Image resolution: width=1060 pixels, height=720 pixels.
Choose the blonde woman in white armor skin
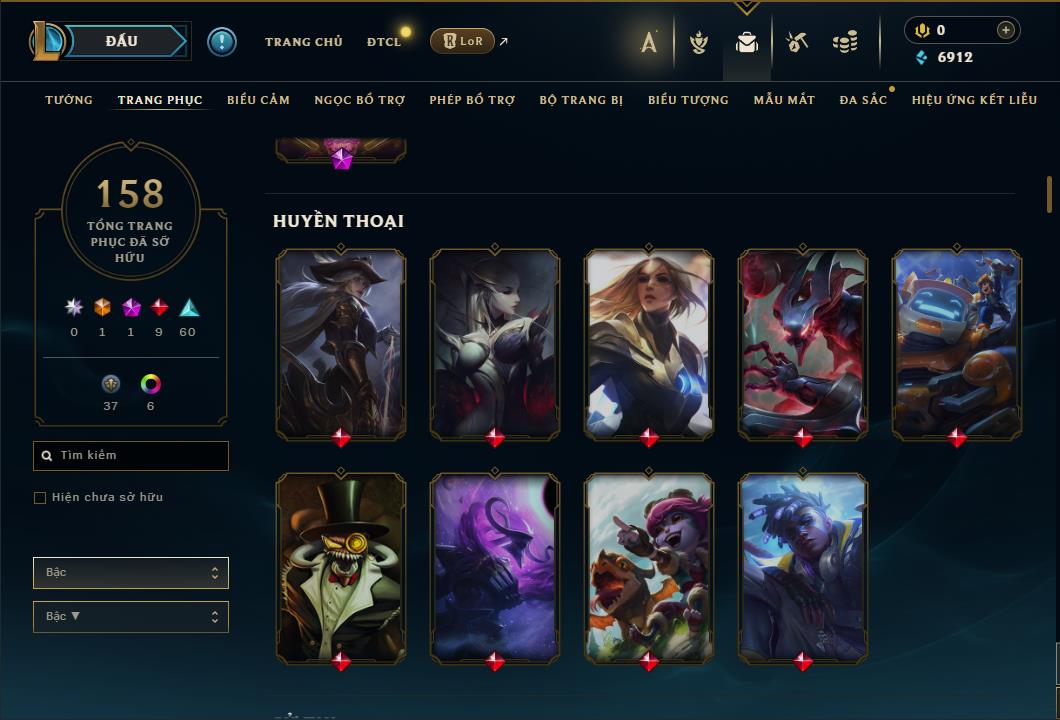coord(649,342)
